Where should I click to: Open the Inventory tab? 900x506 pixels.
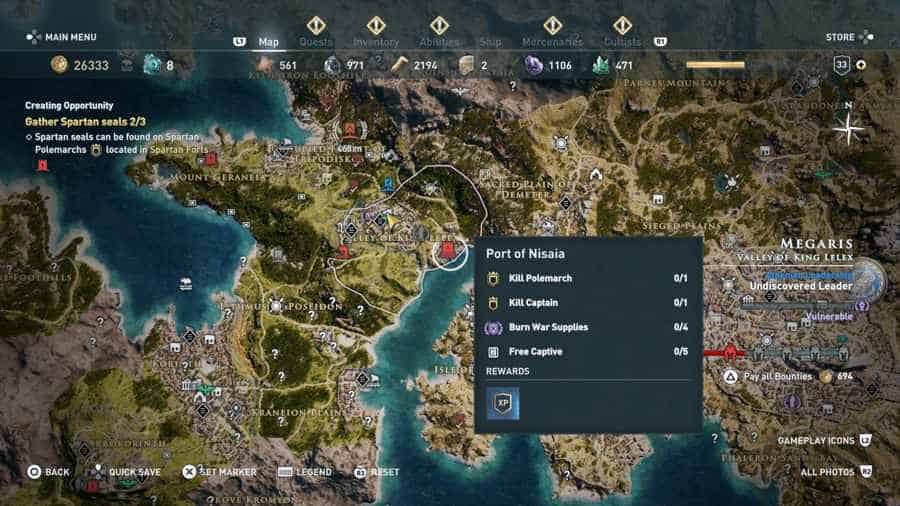point(376,41)
